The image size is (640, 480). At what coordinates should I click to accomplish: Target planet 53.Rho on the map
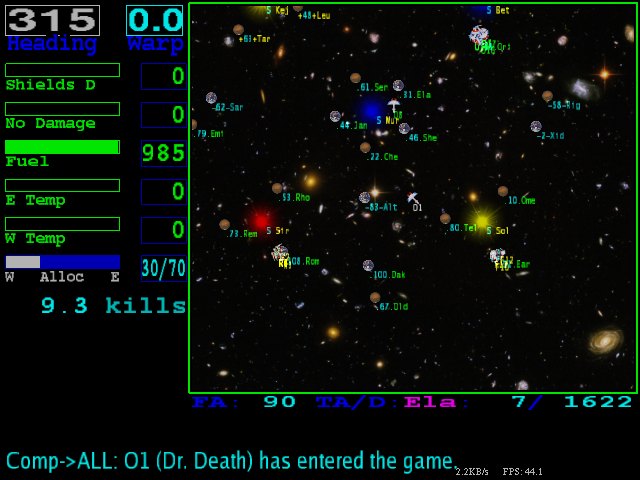277,188
